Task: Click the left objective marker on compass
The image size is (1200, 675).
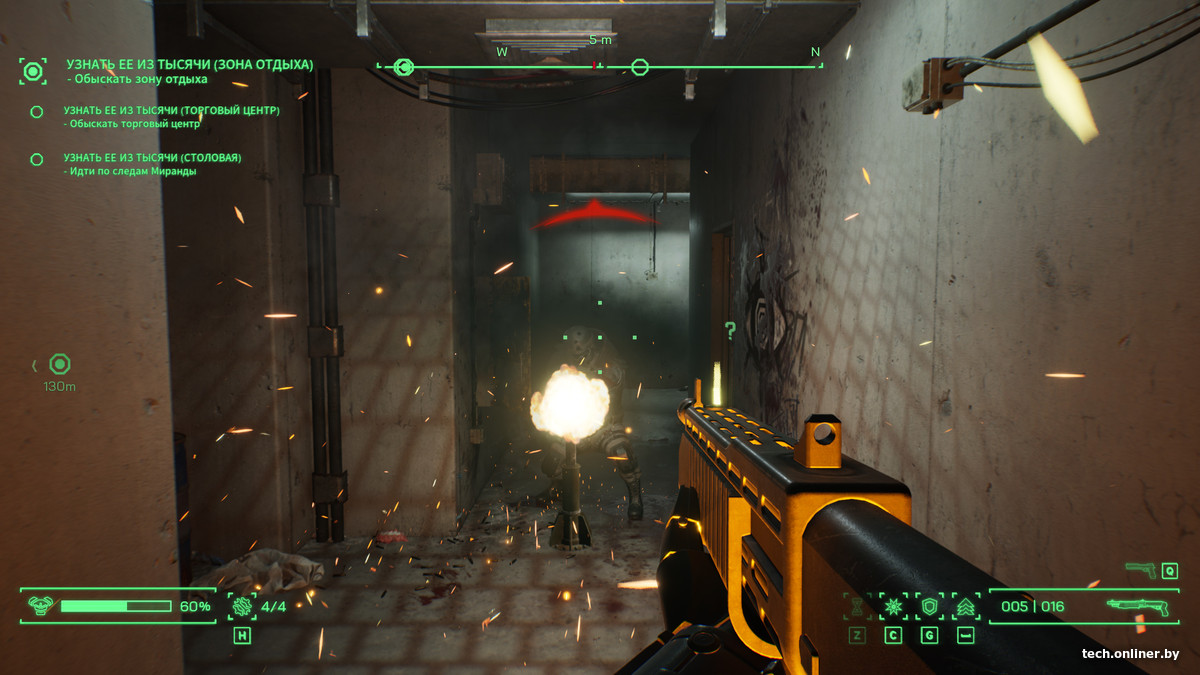Action: coord(404,67)
